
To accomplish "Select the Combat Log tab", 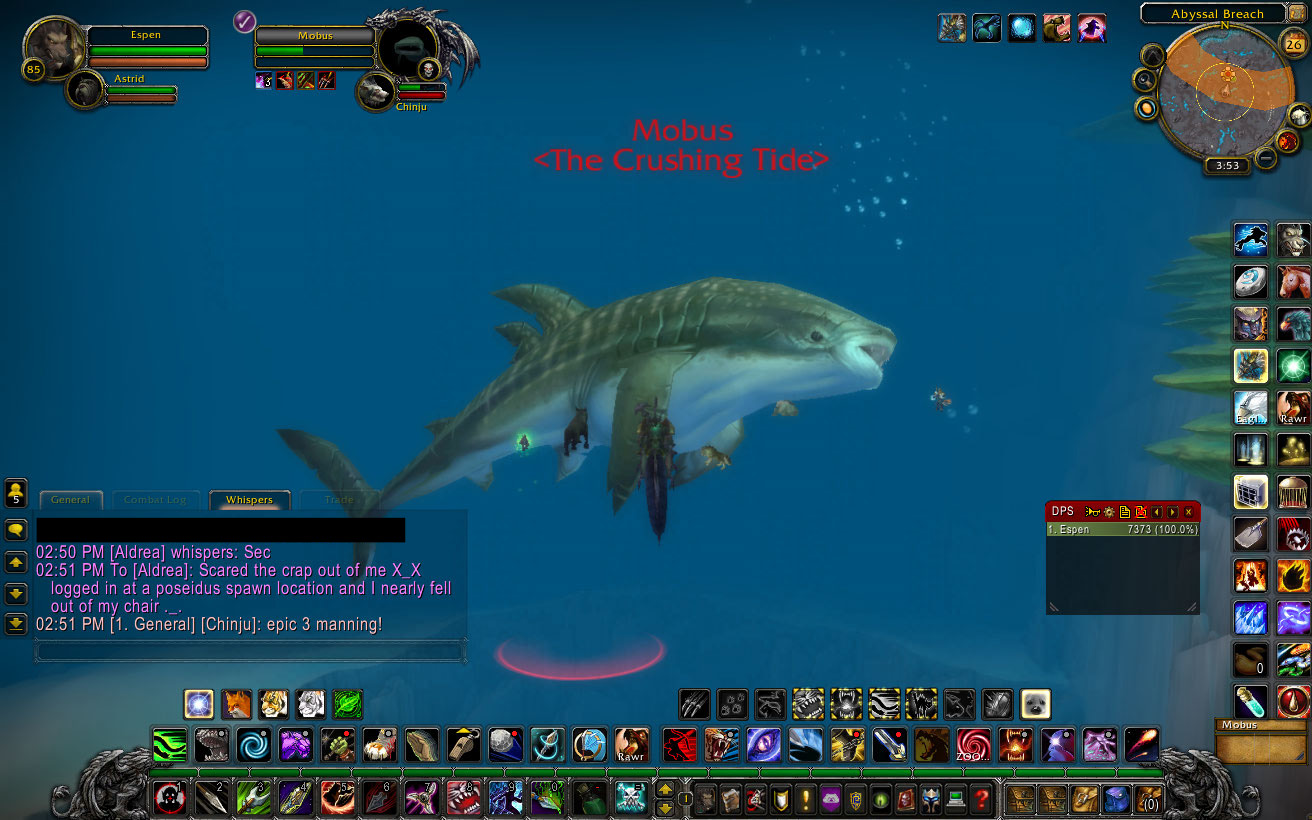I will [155, 499].
